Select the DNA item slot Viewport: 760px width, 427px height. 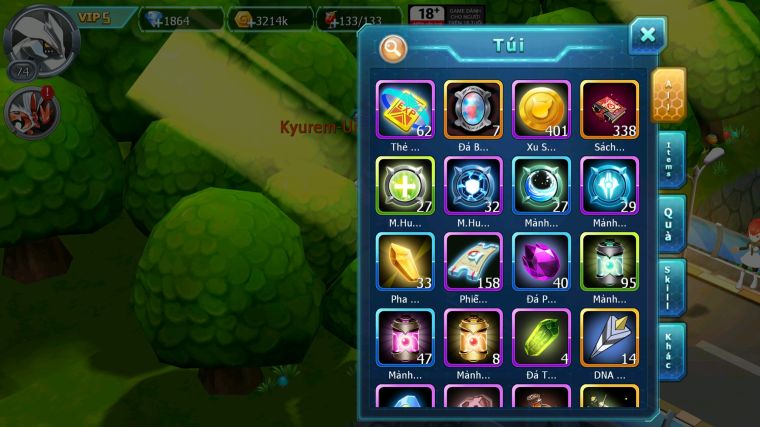click(x=609, y=337)
